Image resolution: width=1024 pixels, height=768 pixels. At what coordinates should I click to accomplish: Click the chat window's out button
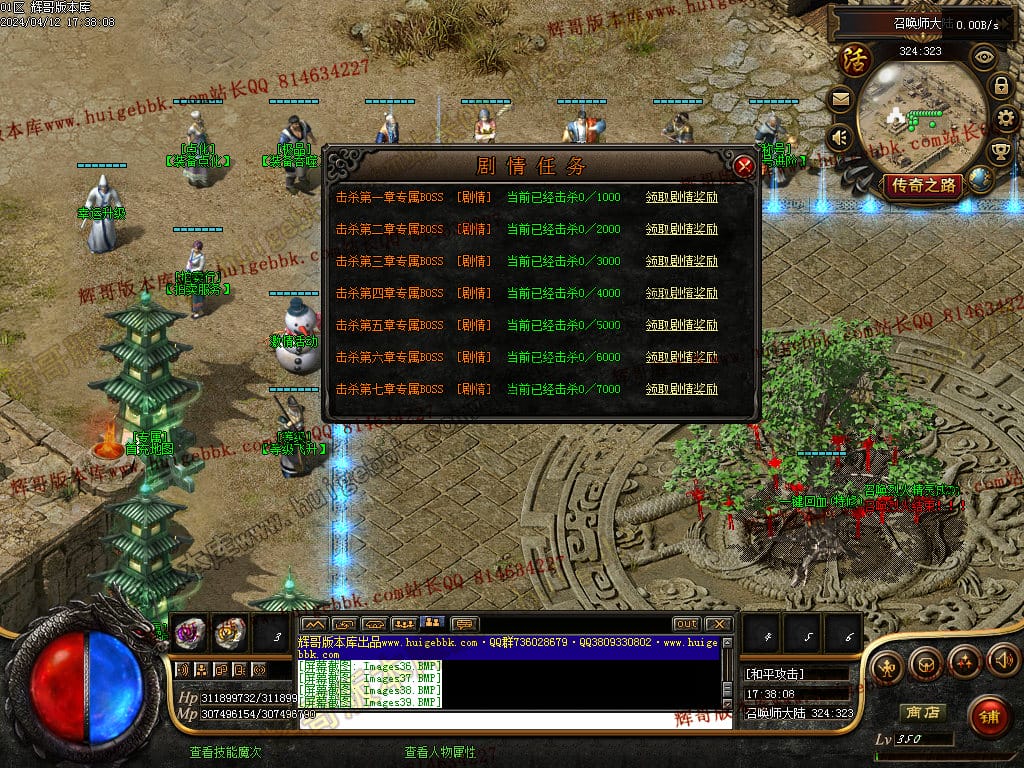pyautogui.click(x=686, y=624)
